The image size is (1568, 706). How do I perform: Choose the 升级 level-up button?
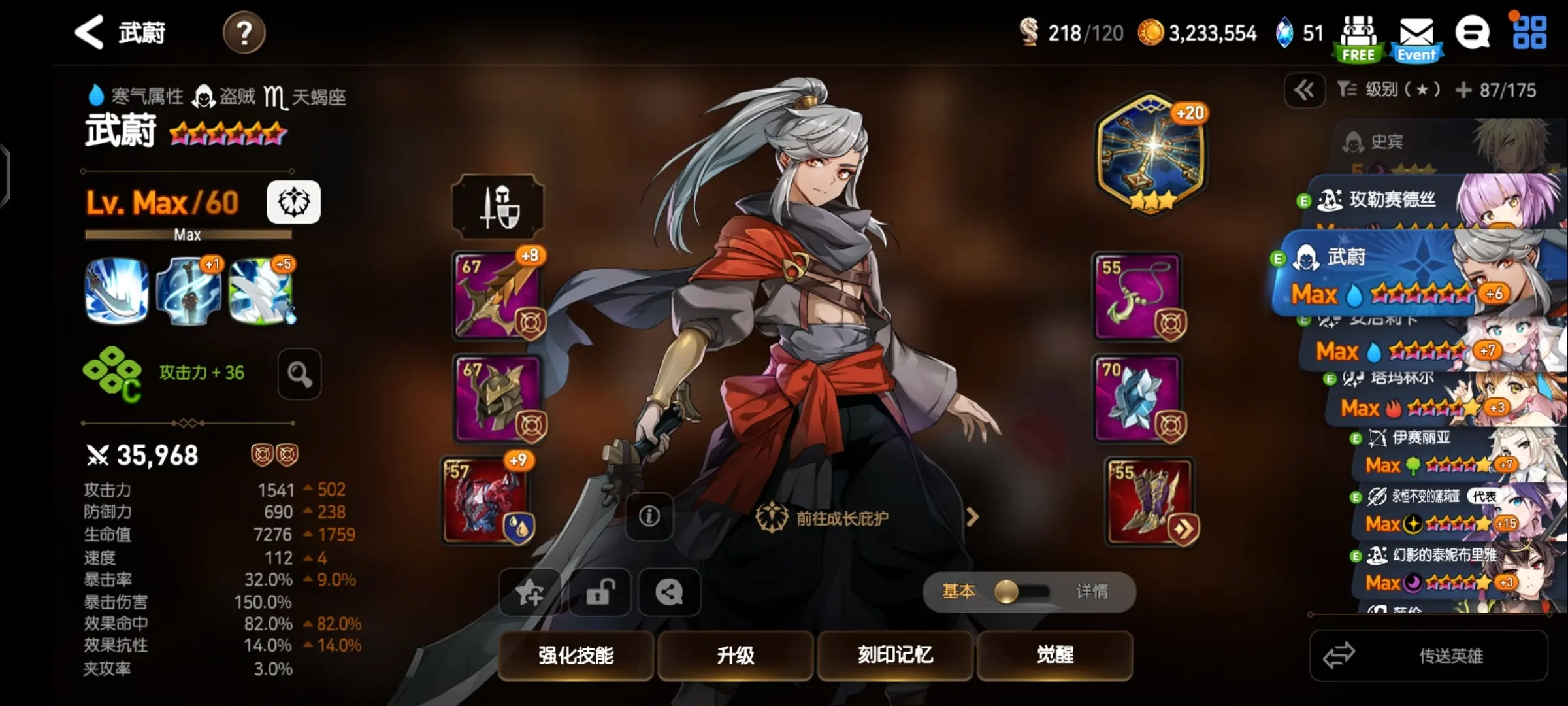coord(735,654)
